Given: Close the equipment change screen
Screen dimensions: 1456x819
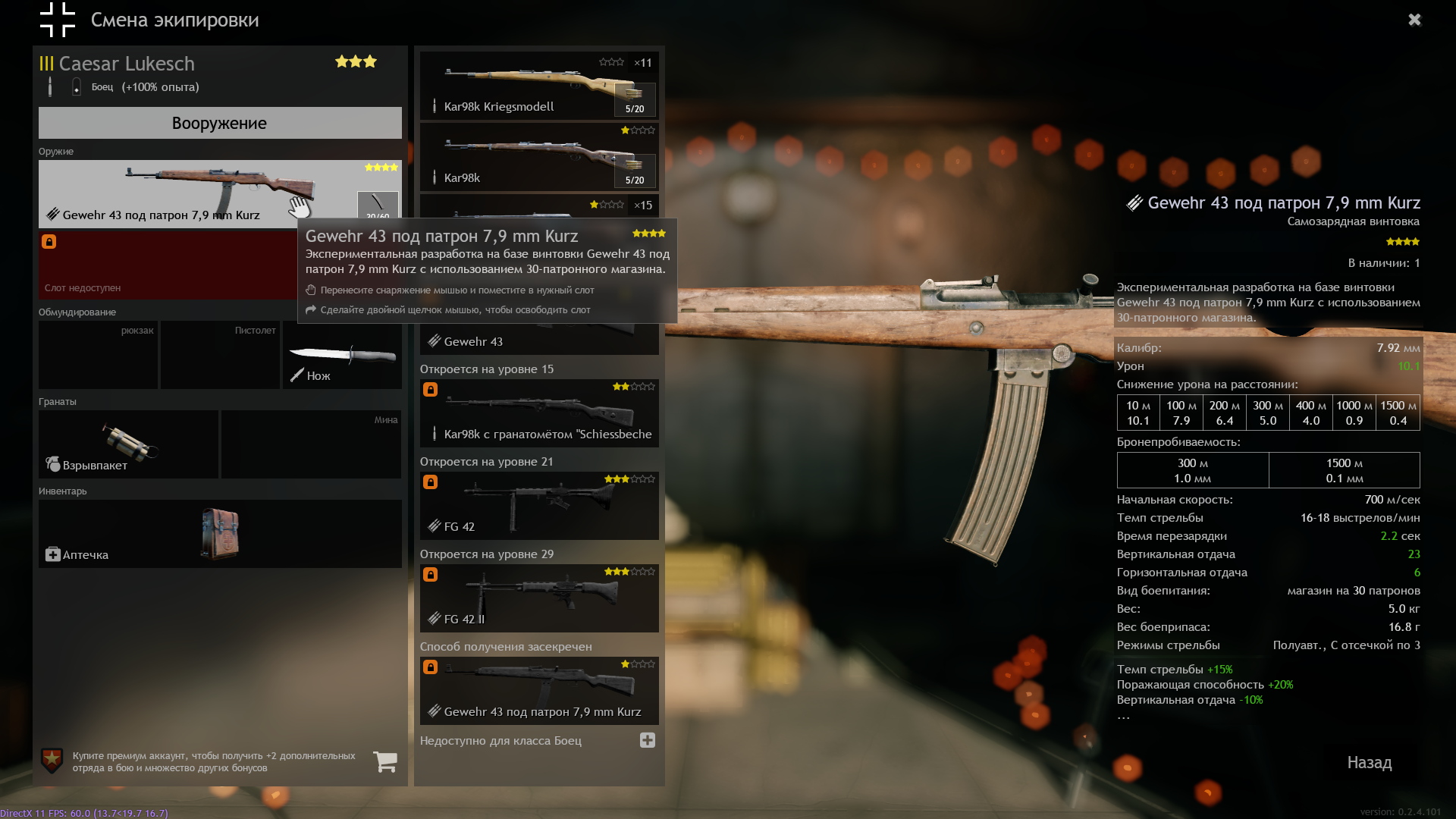Looking at the screenshot, I should coord(1414,20).
